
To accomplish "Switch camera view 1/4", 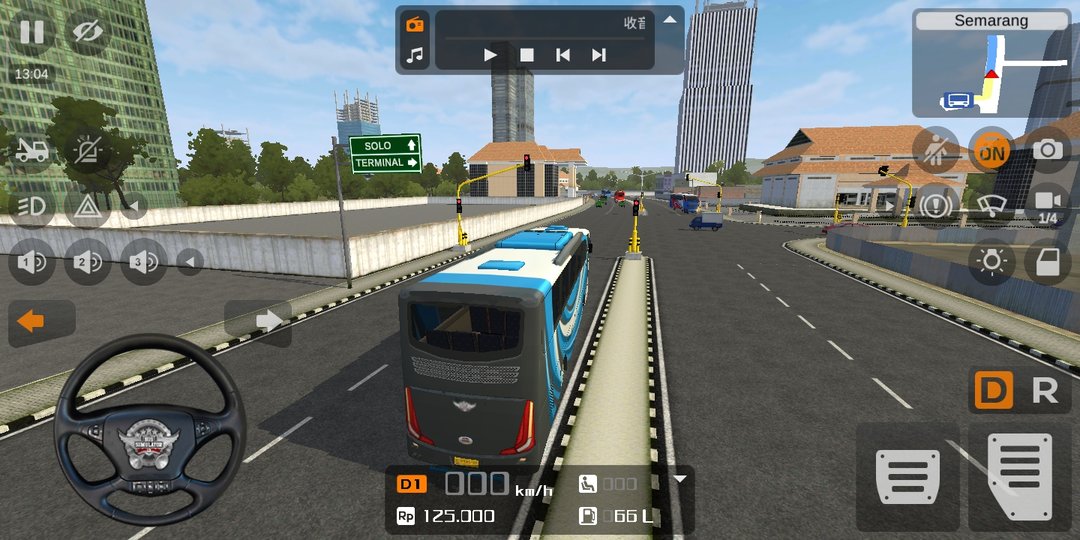I will point(1047,205).
